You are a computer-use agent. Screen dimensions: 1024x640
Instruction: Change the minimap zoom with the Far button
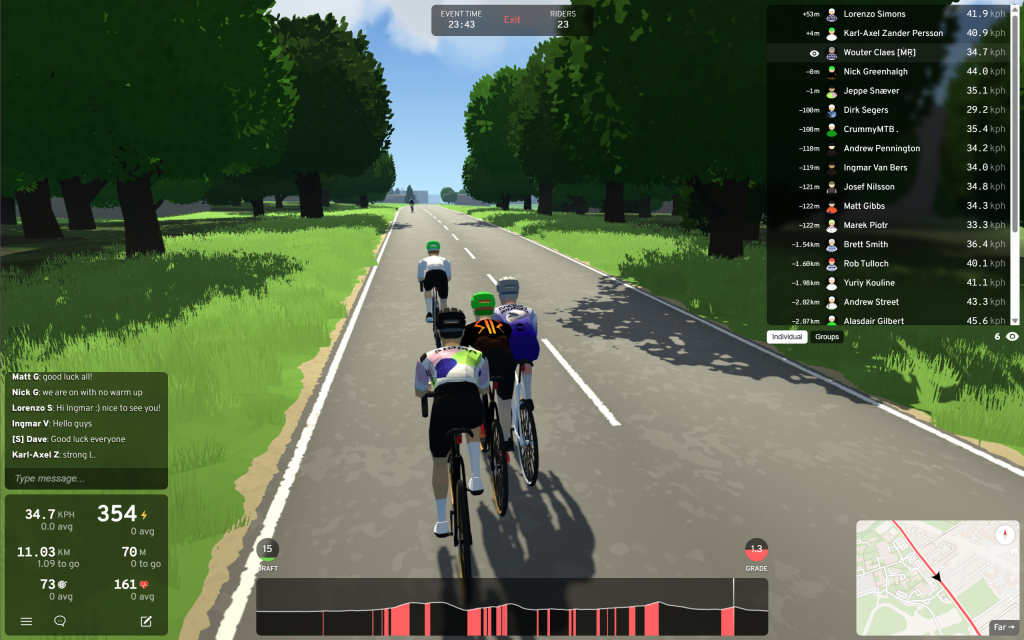tap(1003, 627)
